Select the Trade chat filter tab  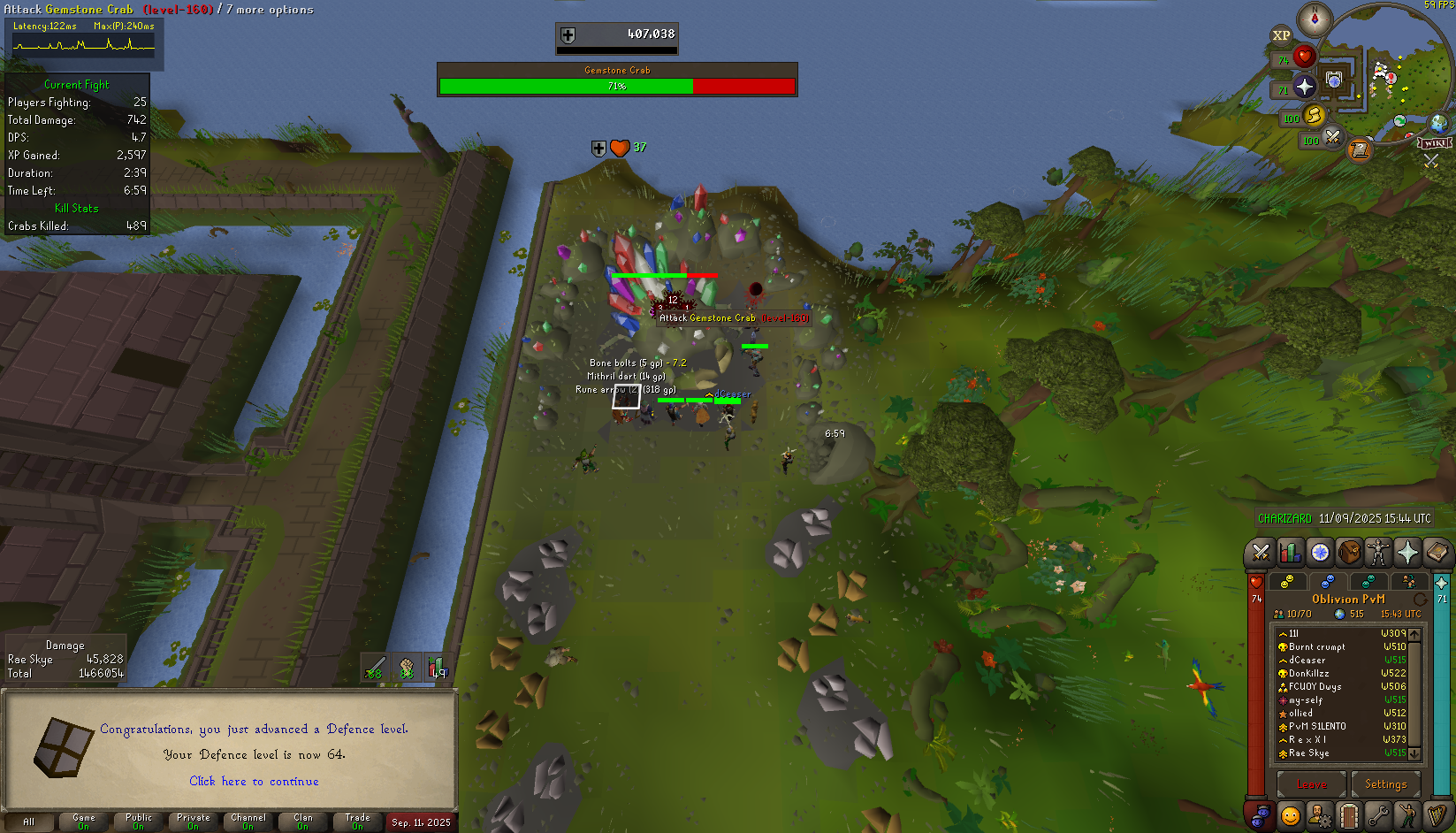tap(357, 822)
